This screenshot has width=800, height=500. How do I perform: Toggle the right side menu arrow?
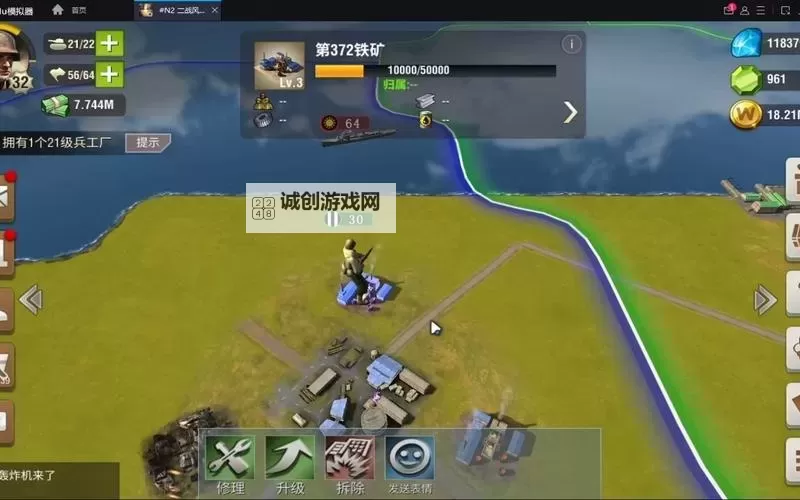point(765,299)
